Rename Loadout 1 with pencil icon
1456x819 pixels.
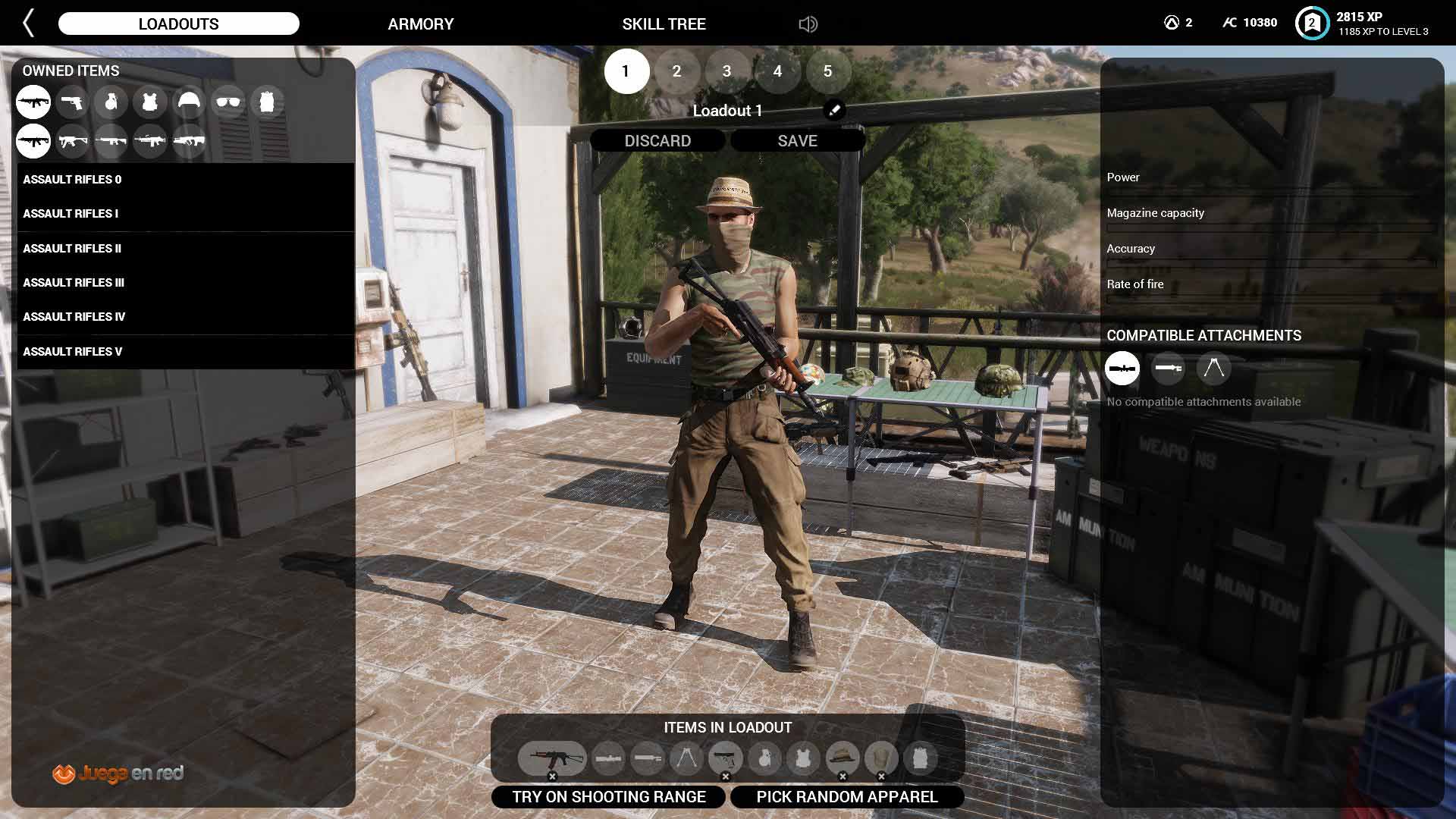coord(833,111)
